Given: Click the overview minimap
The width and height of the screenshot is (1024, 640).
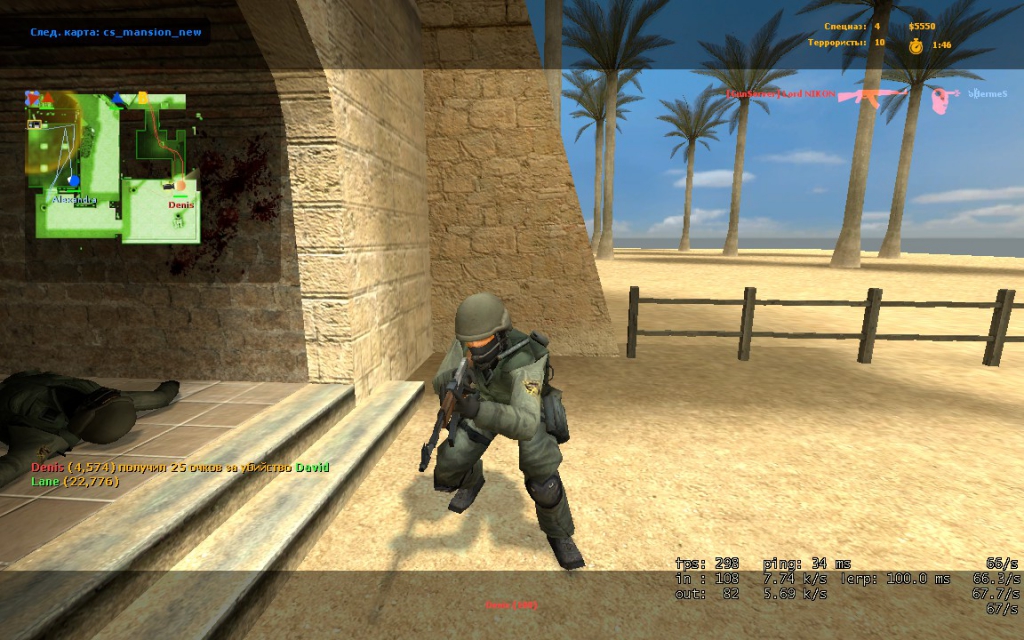Looking at the screenshot, I should pos(112,165).
